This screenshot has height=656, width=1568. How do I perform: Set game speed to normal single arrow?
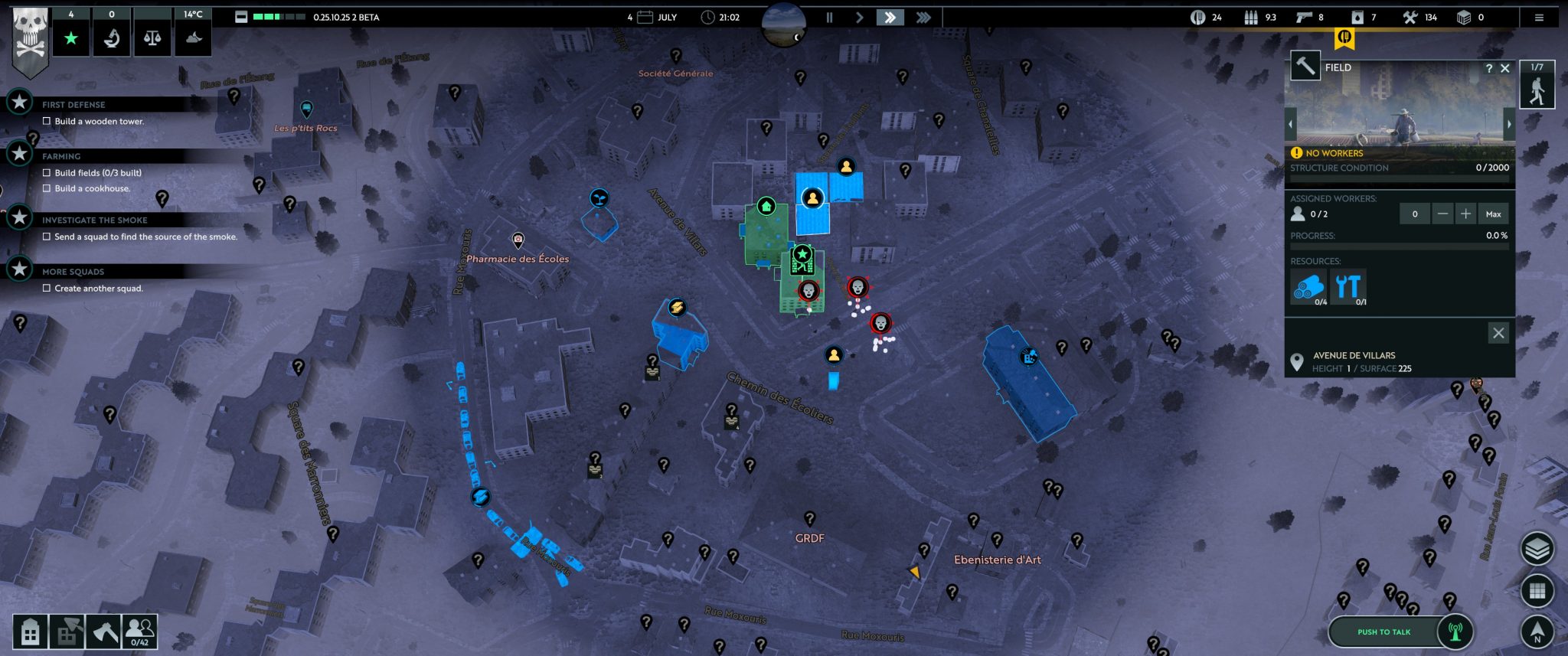click(x=859, y=17)
